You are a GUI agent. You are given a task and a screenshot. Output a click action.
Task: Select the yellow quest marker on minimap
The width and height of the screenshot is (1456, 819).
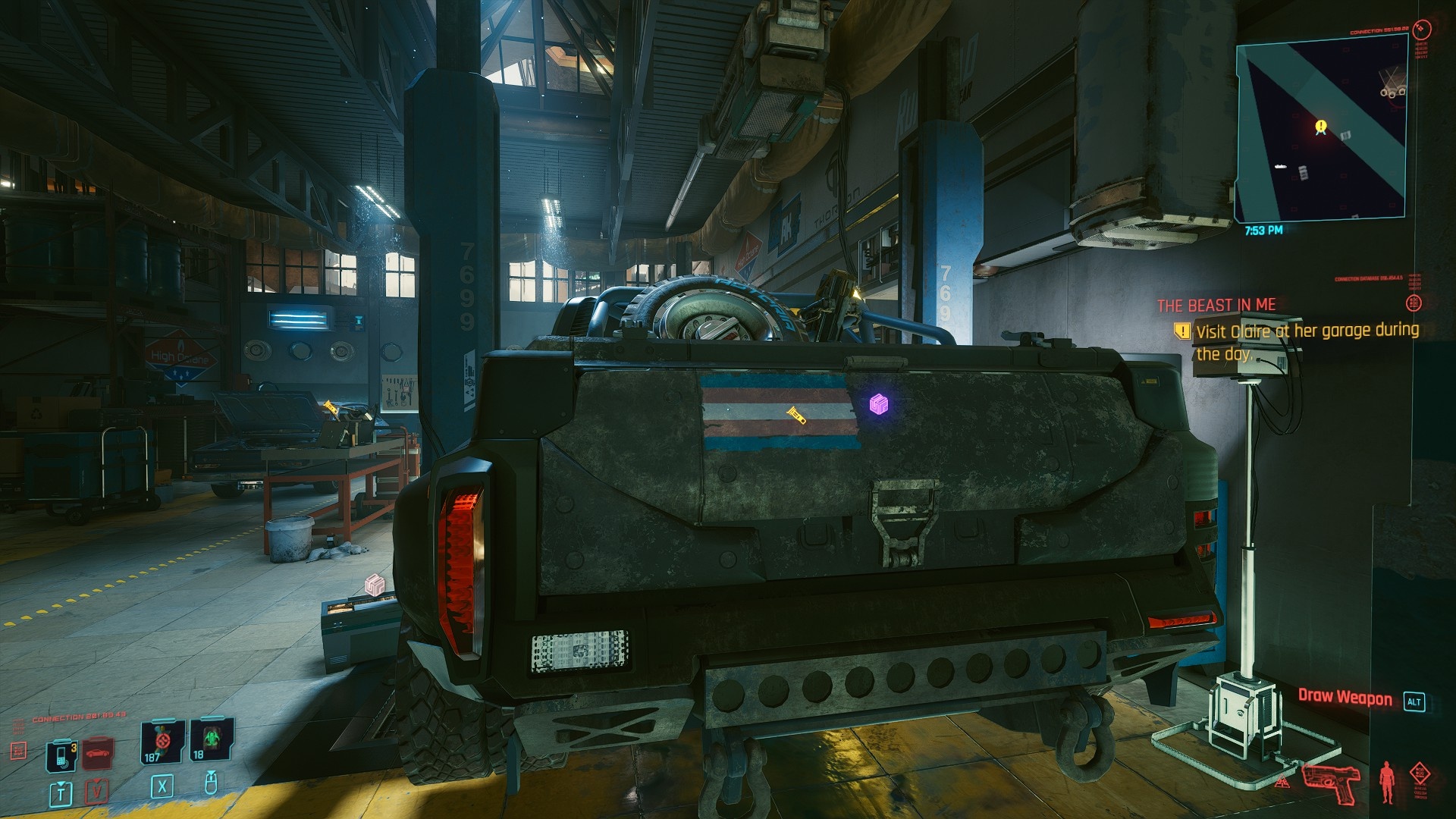[1321, 127]
